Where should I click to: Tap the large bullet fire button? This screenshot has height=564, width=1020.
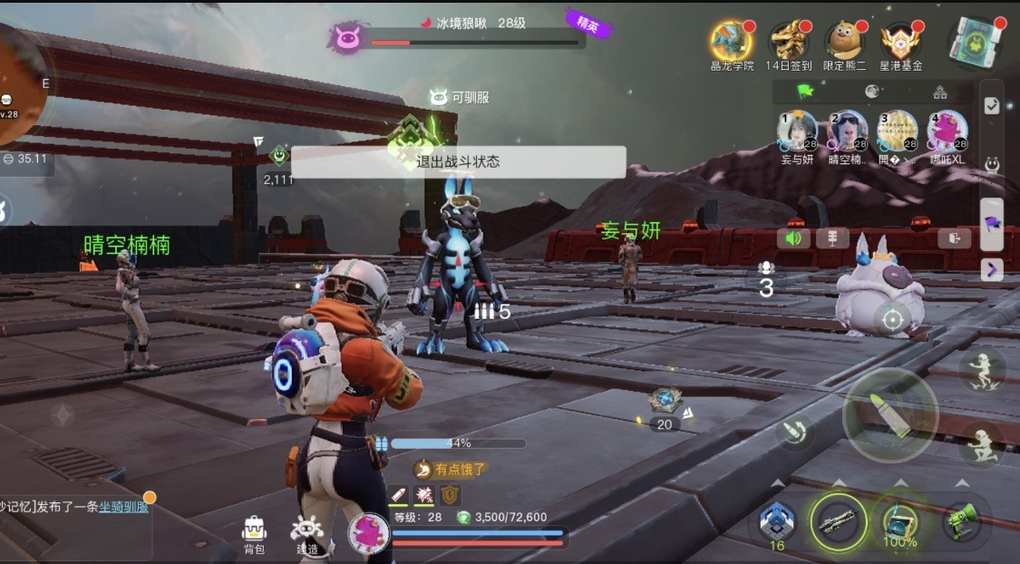[x=890, y=415]
